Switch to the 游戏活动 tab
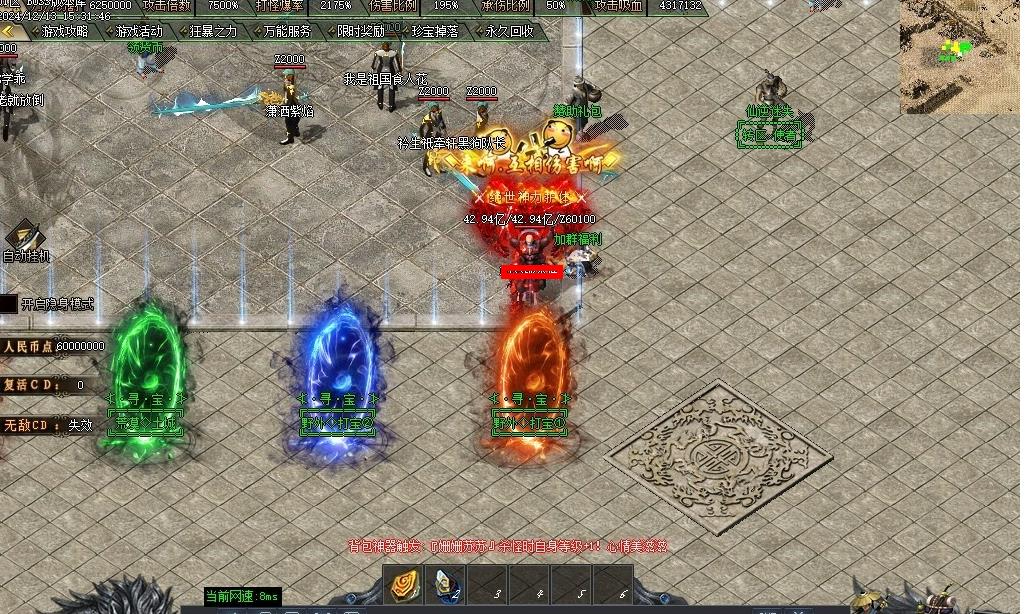Image resolution: width=1026 pixels, height=614 pixels. pyautogui.click(x=138, y=31)
